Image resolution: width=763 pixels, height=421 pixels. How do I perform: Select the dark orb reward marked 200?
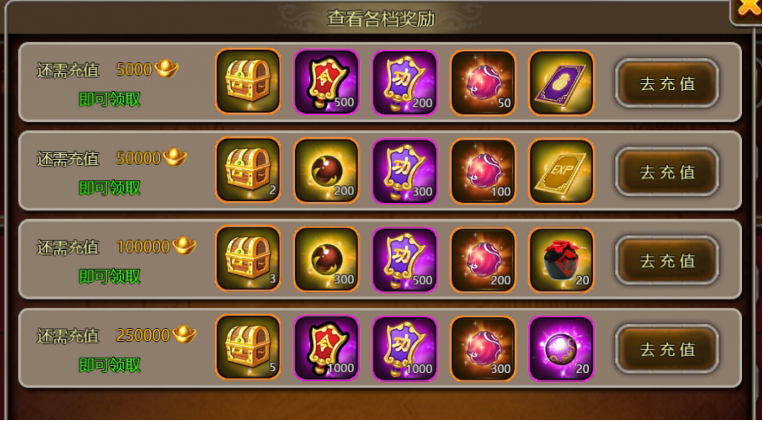click(326, 172)
